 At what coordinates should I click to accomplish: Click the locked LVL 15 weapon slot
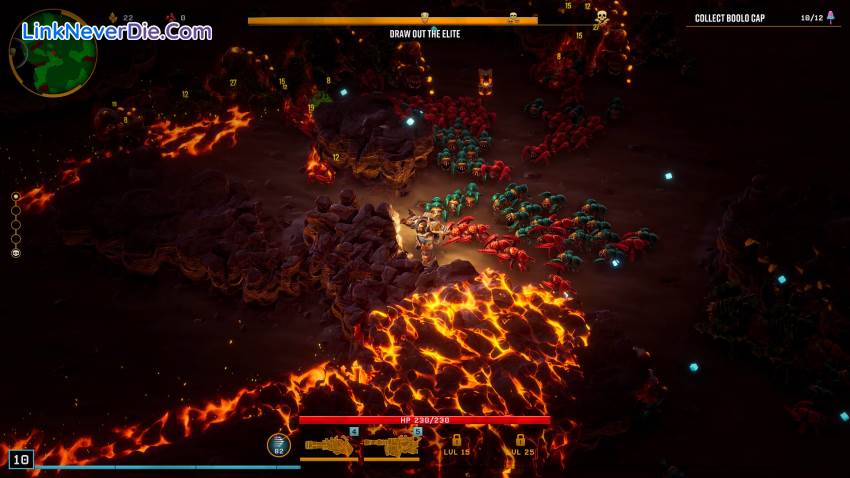456,445
